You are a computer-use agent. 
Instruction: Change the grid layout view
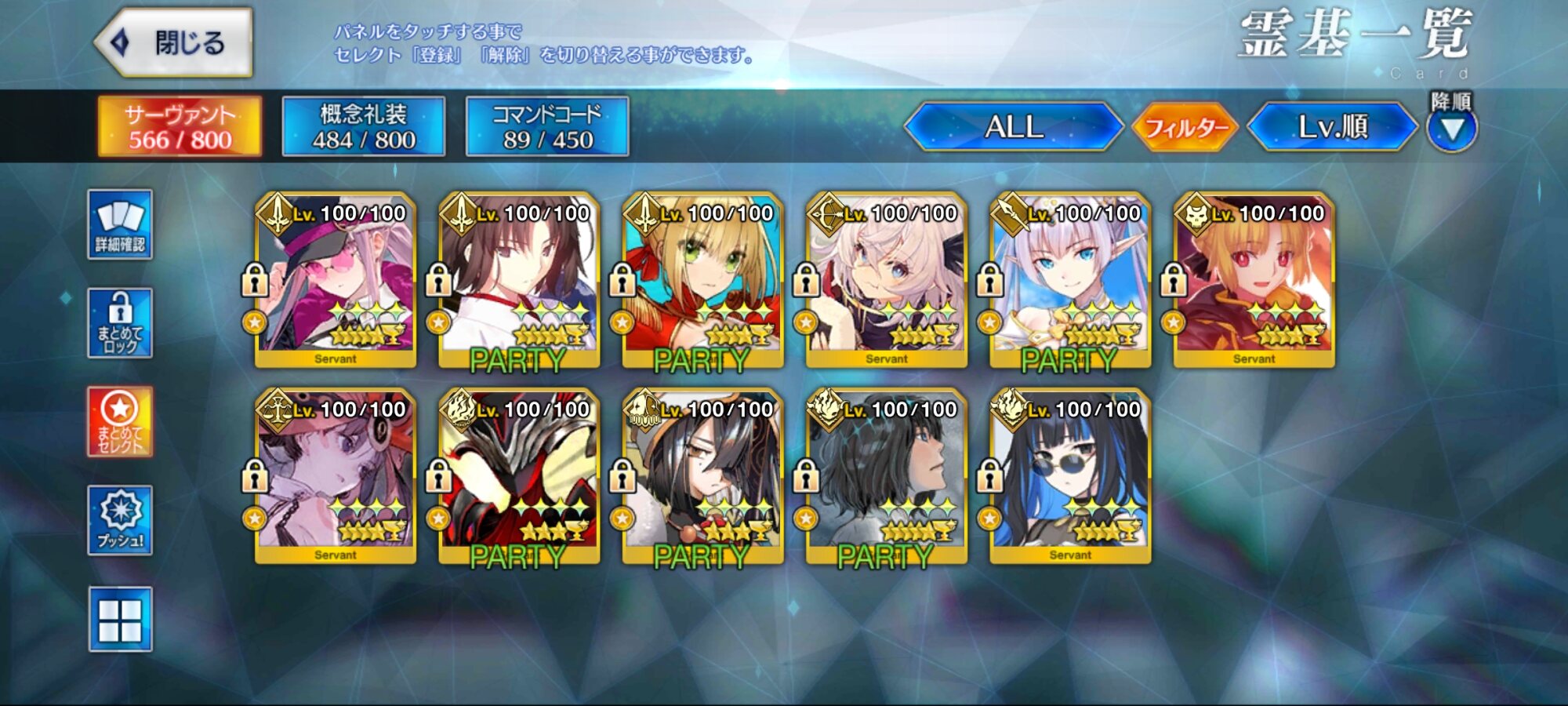[120, 620]
